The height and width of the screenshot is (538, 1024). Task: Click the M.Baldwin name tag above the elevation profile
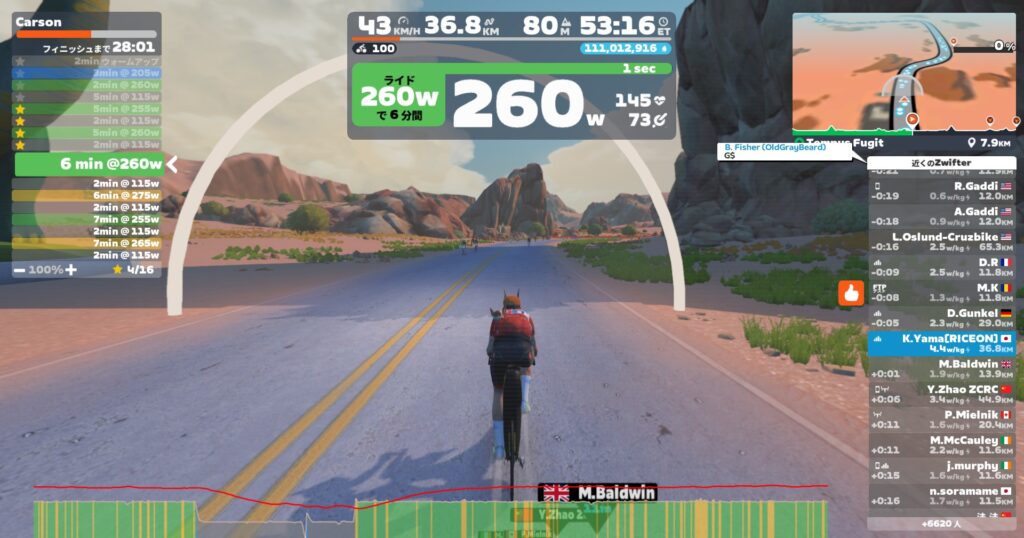click(x=598, y=493)
